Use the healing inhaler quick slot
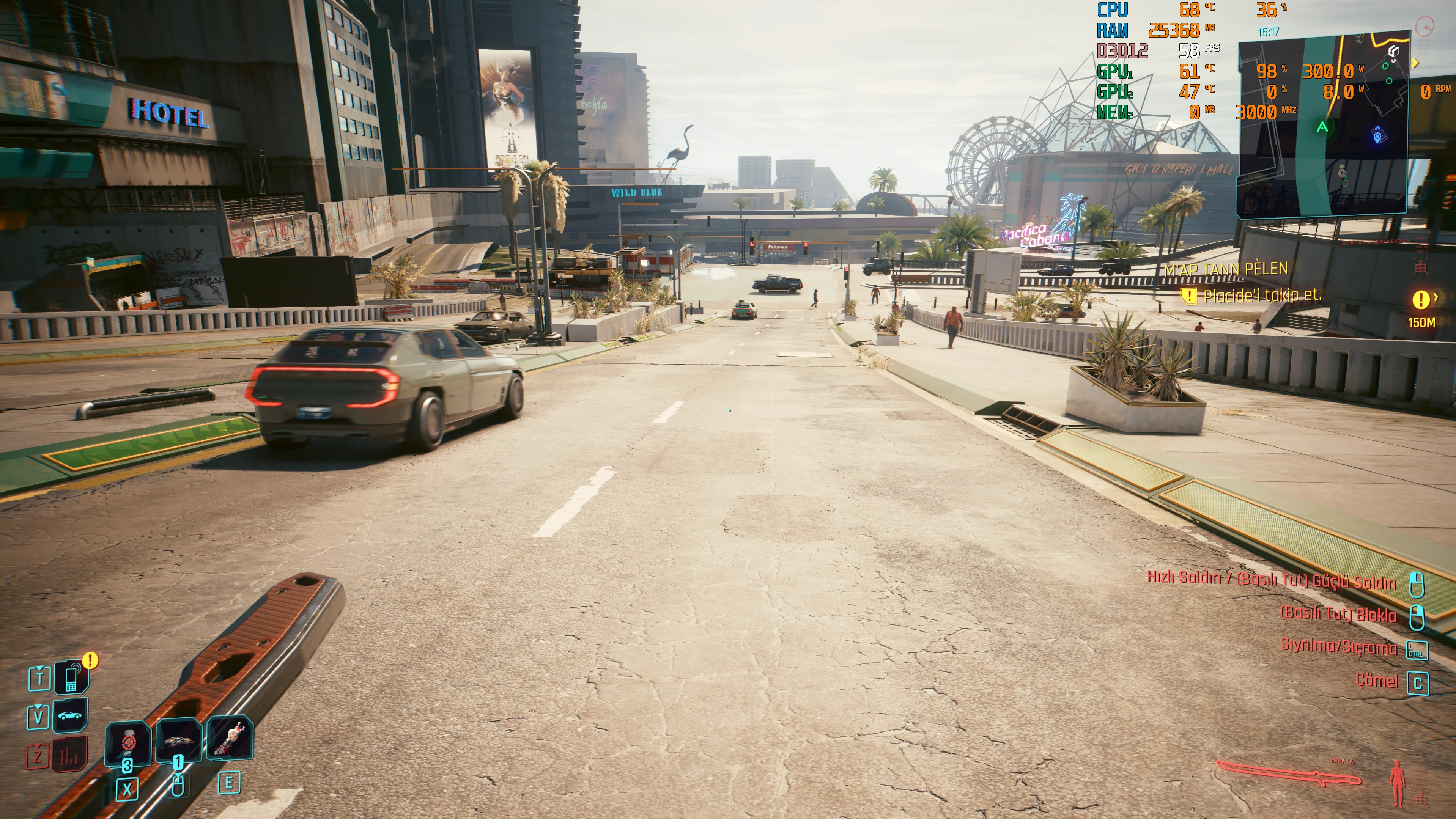 (x=128, y=743)
